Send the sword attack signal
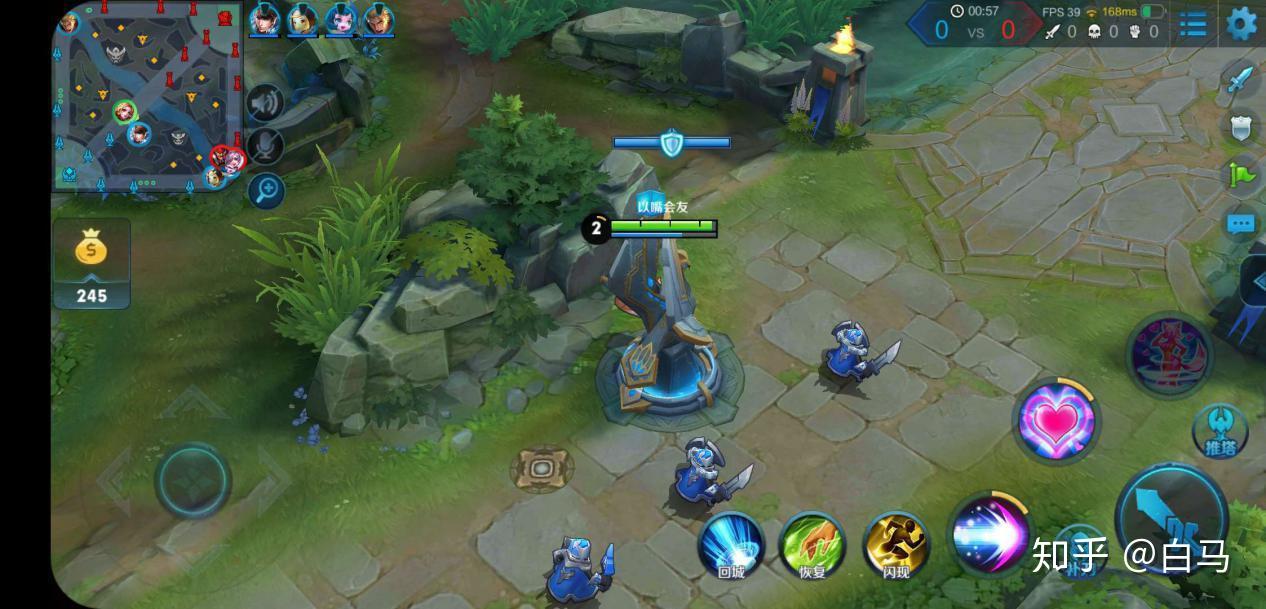This screenshot has width=1266, height=609. tap(1241, 79)
